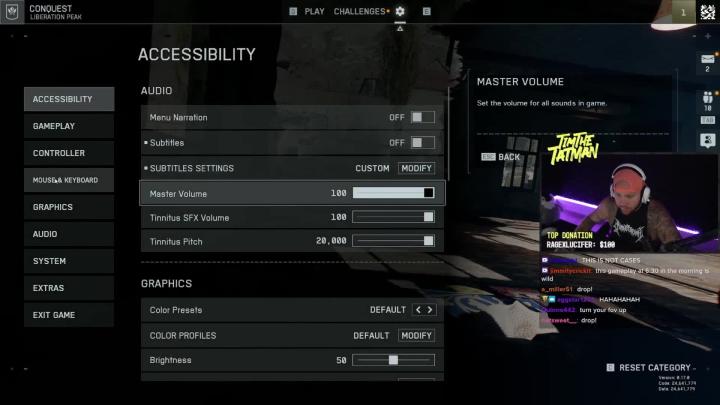This screenshot has height=405, width=720.
Task: Toggle Menu Narration on
Action: click(x=422, y=117)
